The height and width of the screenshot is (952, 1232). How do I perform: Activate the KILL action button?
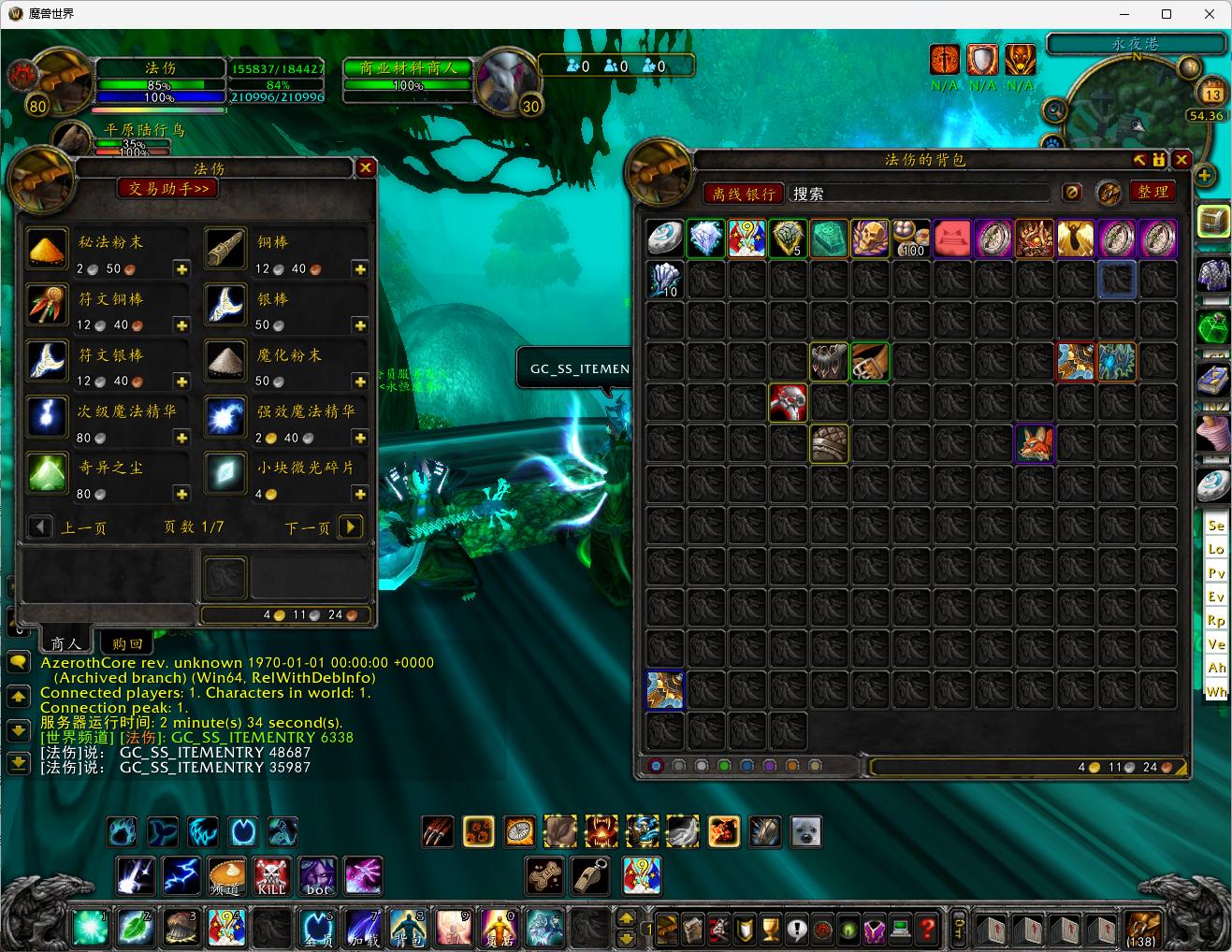click(271, 876)
